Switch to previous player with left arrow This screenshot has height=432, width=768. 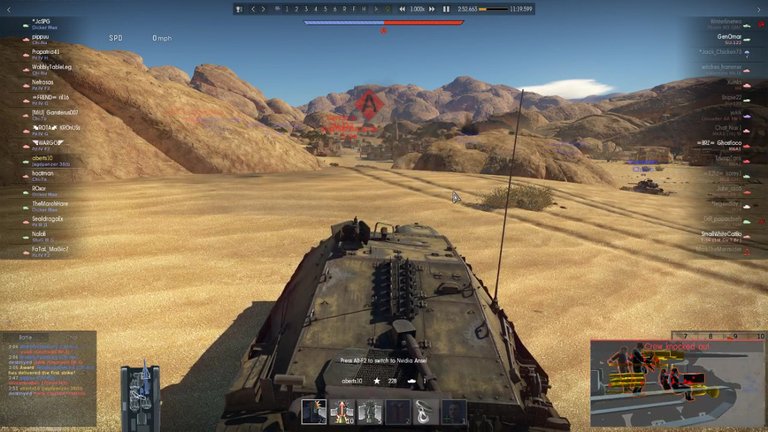pos(252,9)
